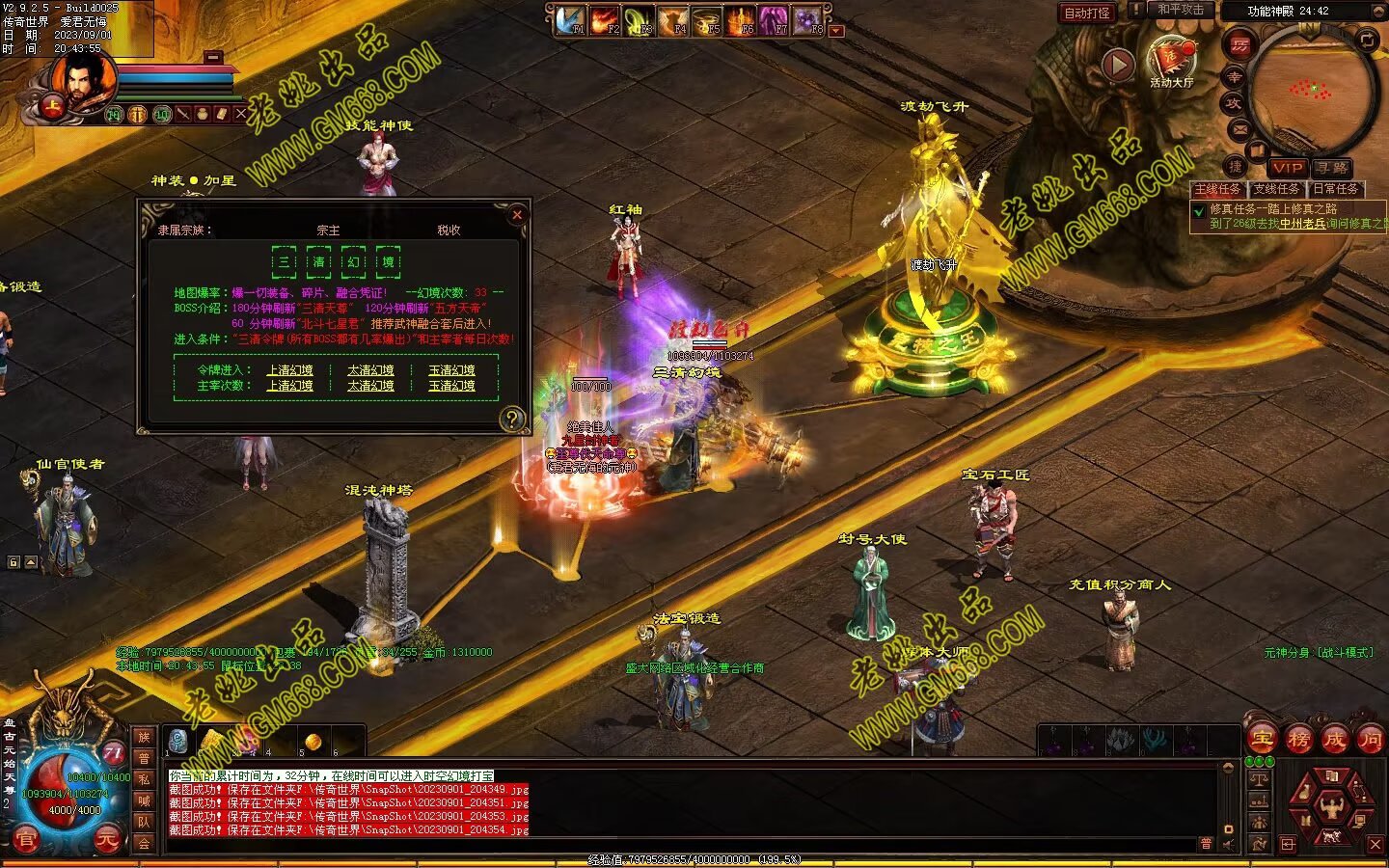The width and height of the screenshot is (1389, 868).
Task: Open the mail envelope icon
Action: 1239,128
